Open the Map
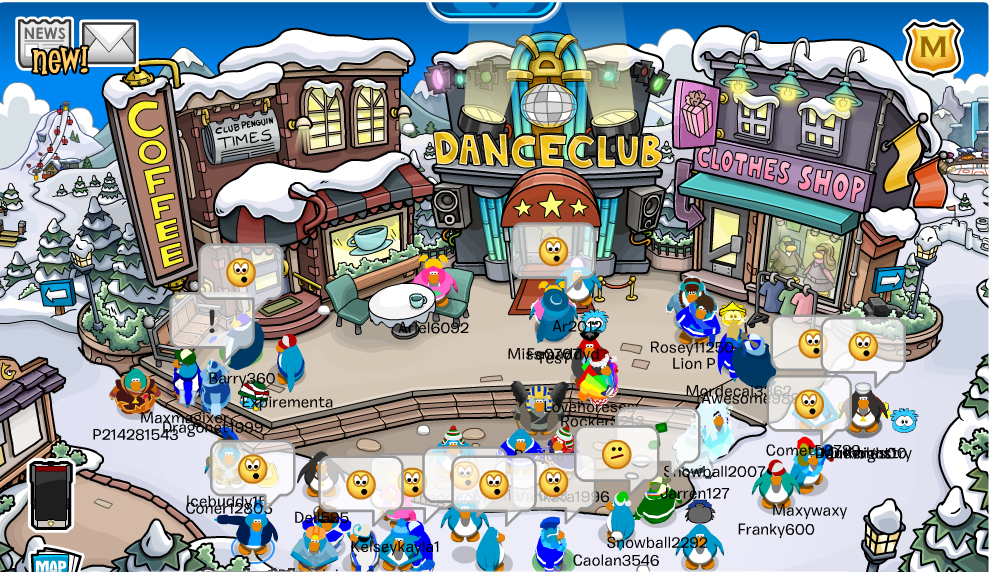 pos(54,561)
